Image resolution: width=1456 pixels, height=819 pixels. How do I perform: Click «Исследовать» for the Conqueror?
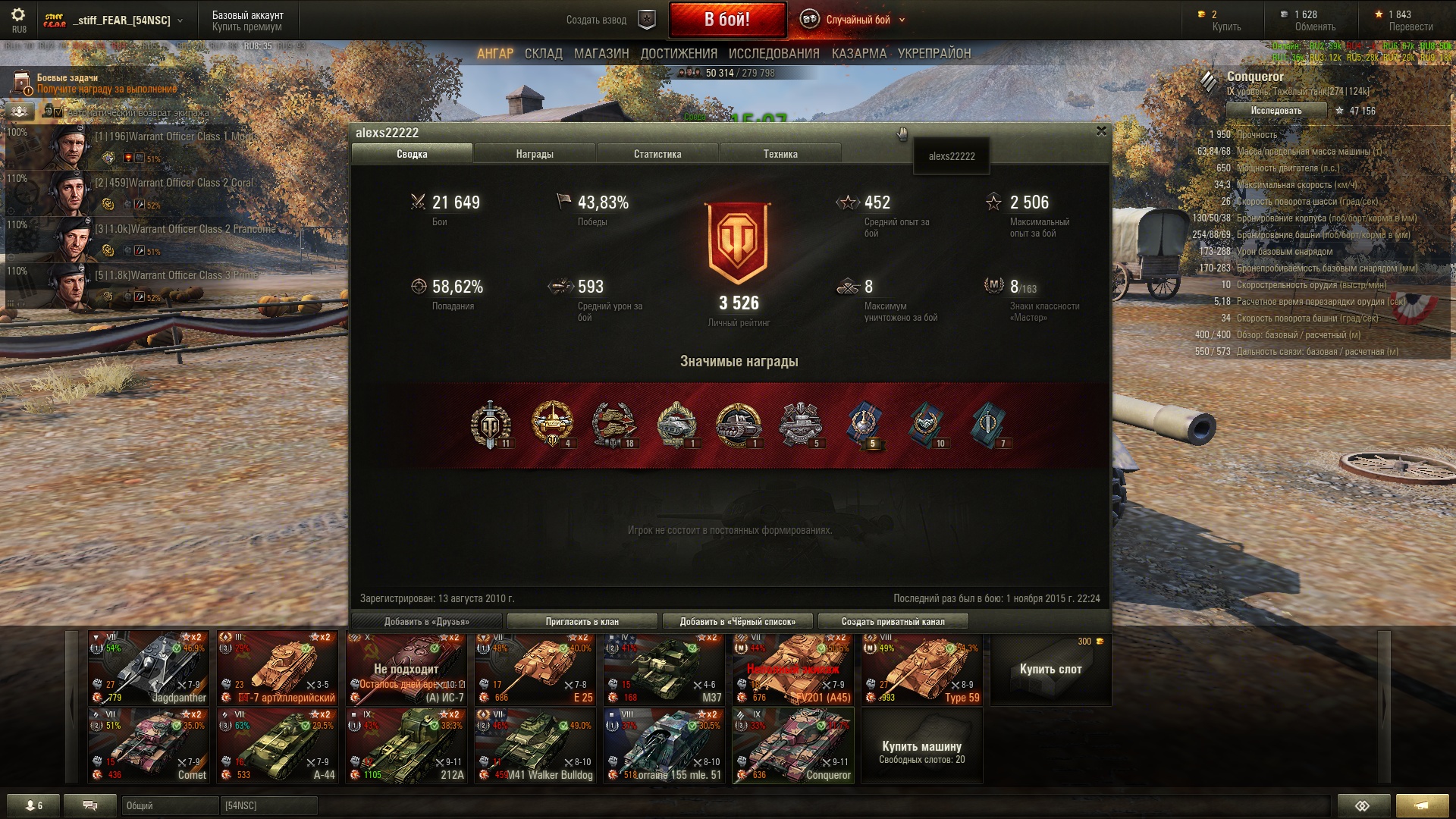[x=1276, y=111]
